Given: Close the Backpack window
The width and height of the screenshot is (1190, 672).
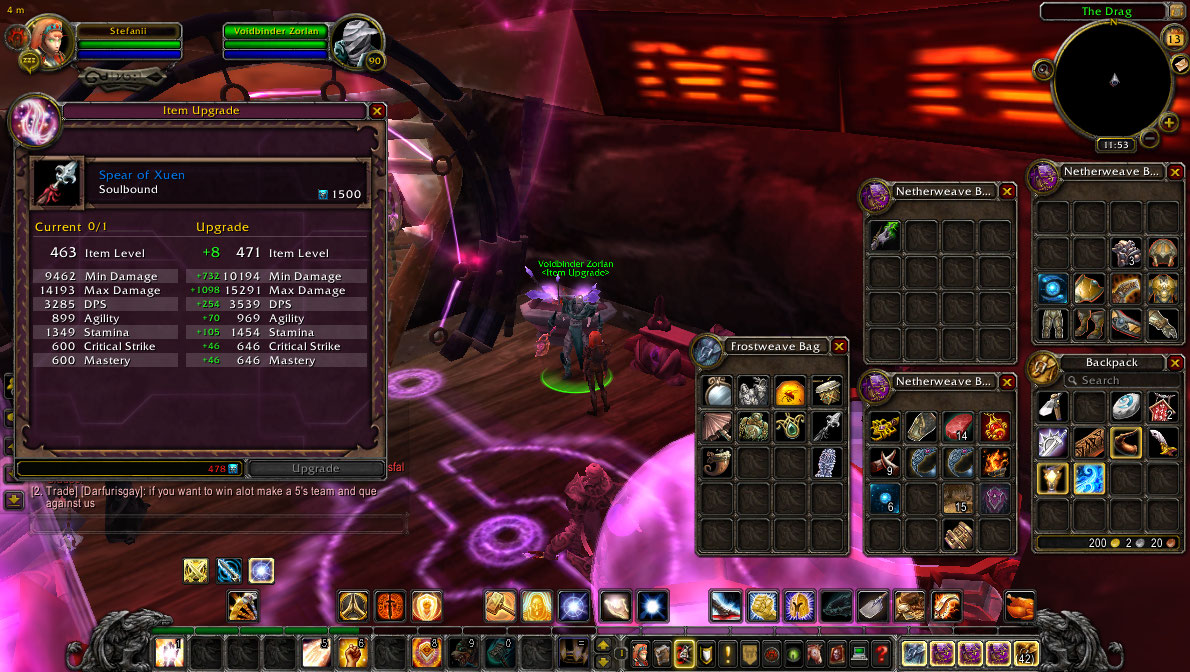Looking at the screenshot, I should (1174, 363).
